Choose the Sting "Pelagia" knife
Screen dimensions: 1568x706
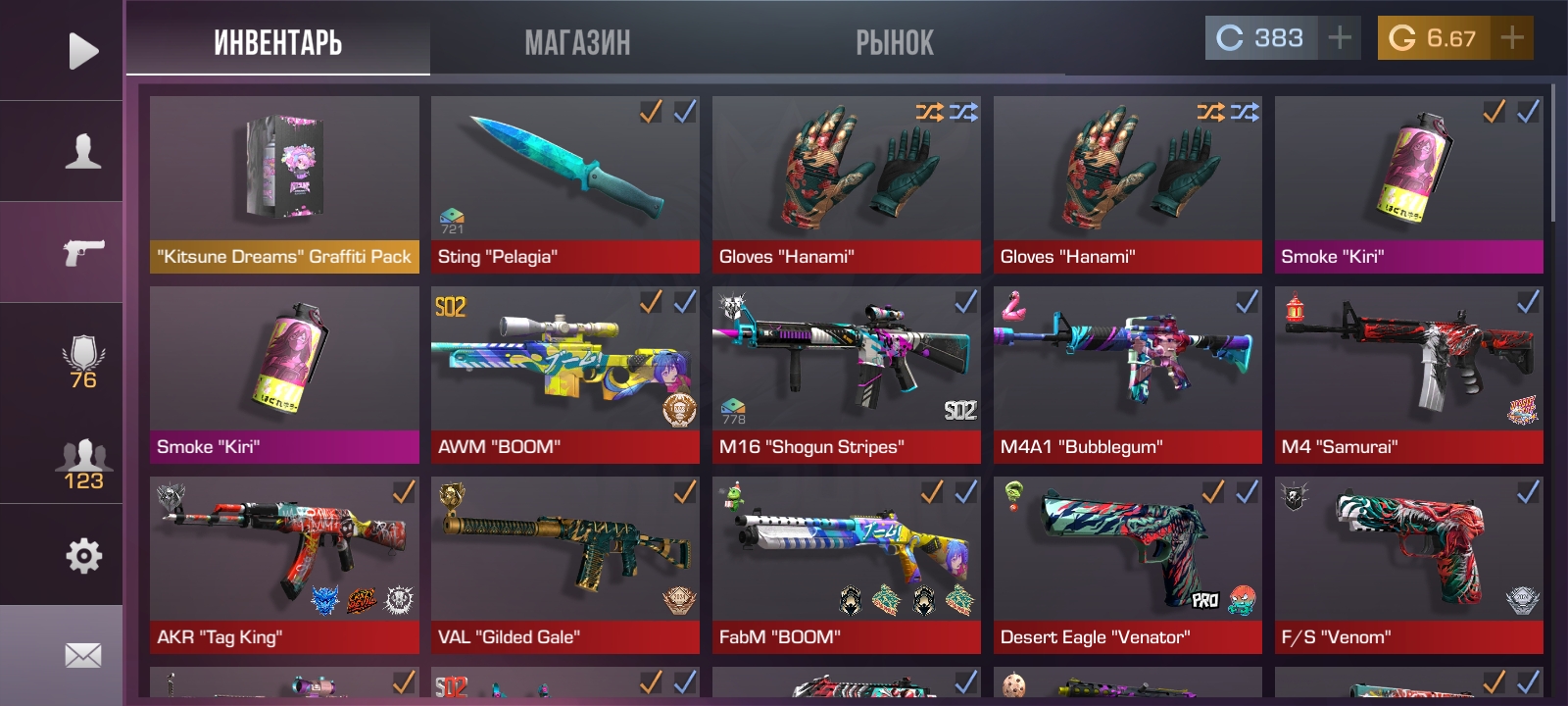pos(565,183)
